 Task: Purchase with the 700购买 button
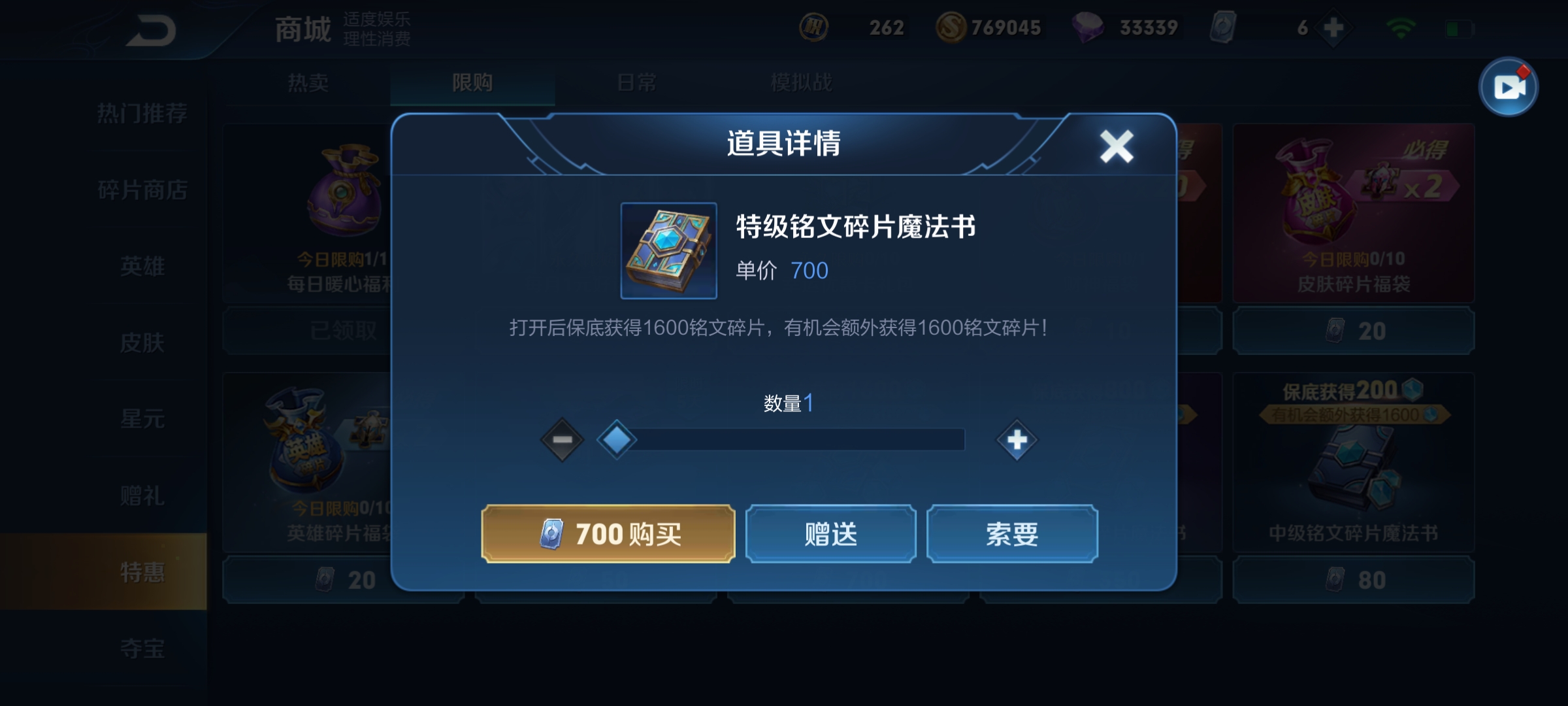point(606,534)
